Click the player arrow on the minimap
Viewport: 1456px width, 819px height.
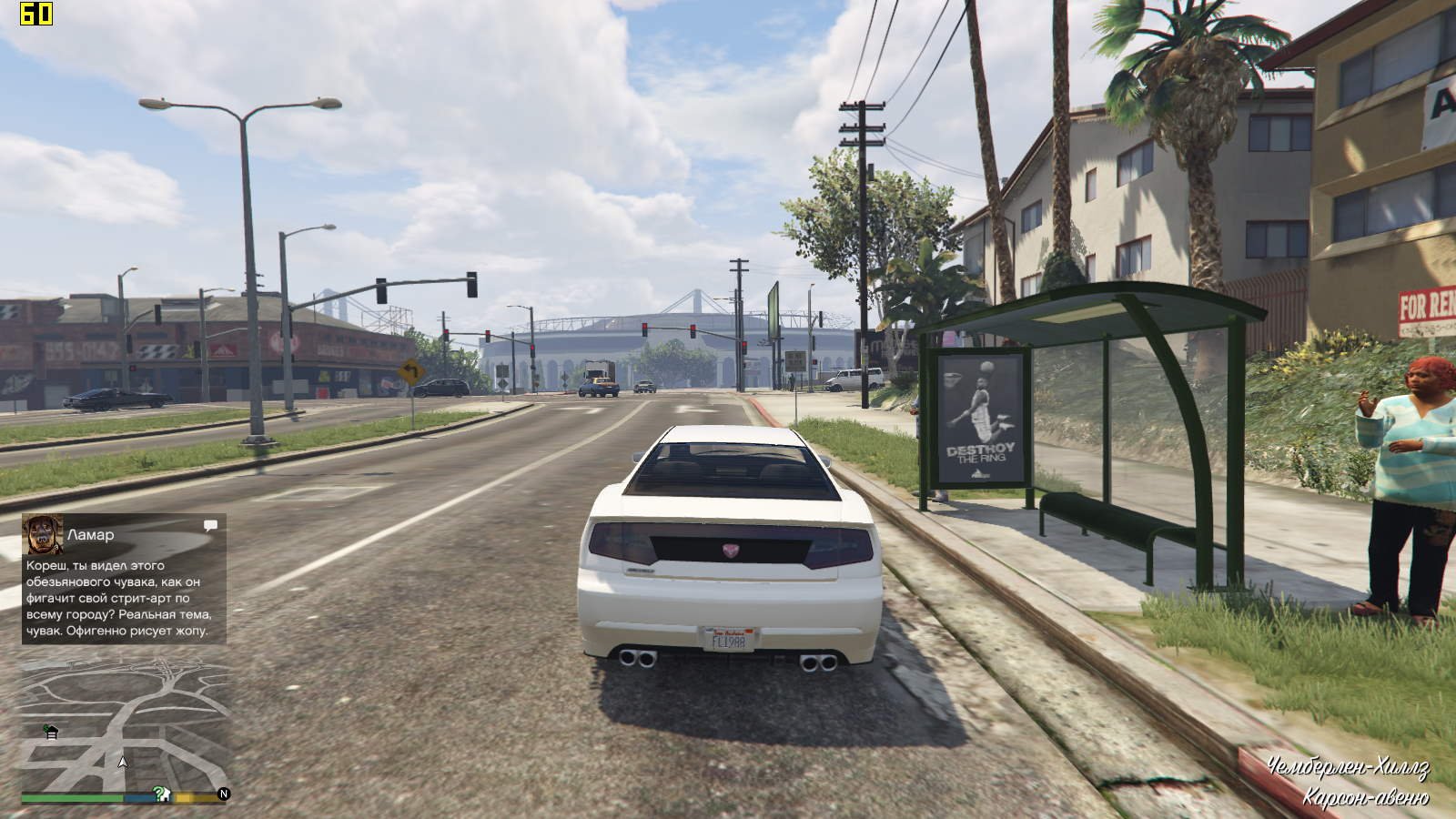(x=124, y=763)
